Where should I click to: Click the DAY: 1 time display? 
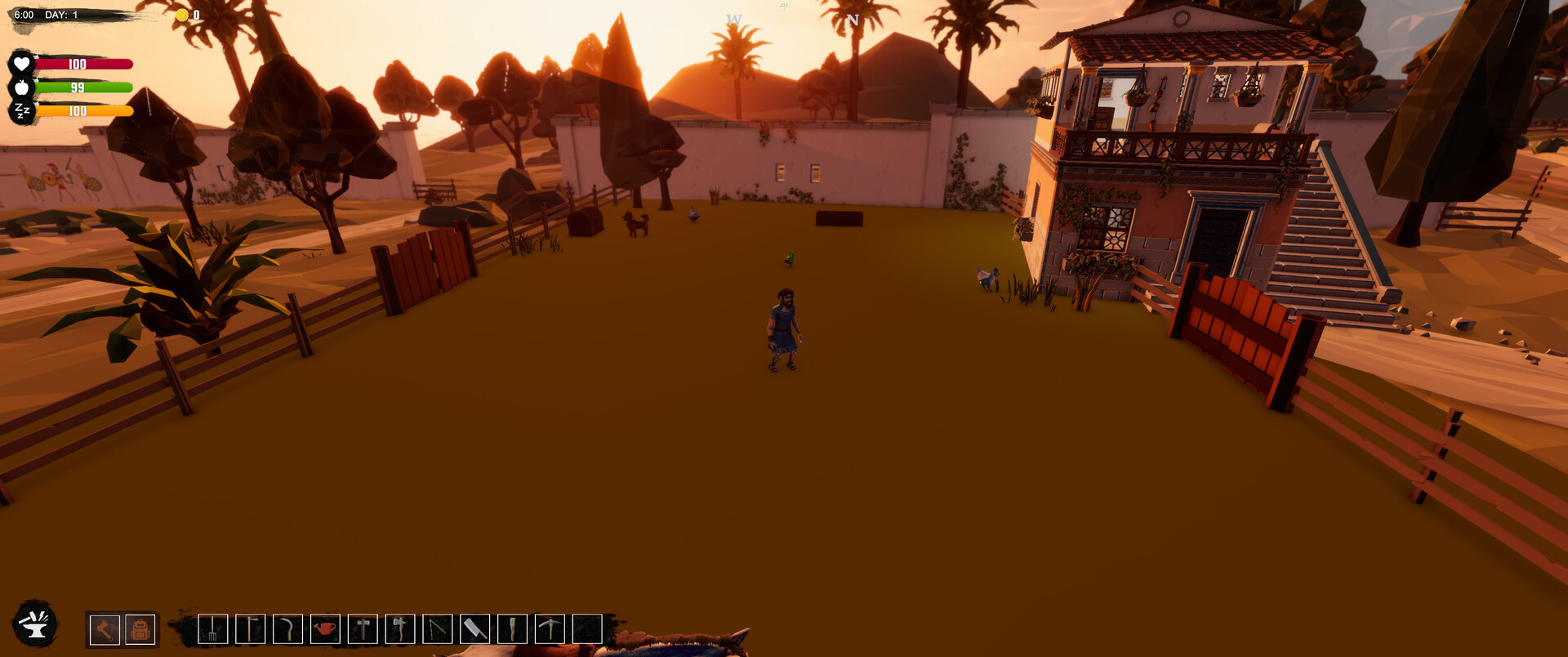click(x=59, y=13)
